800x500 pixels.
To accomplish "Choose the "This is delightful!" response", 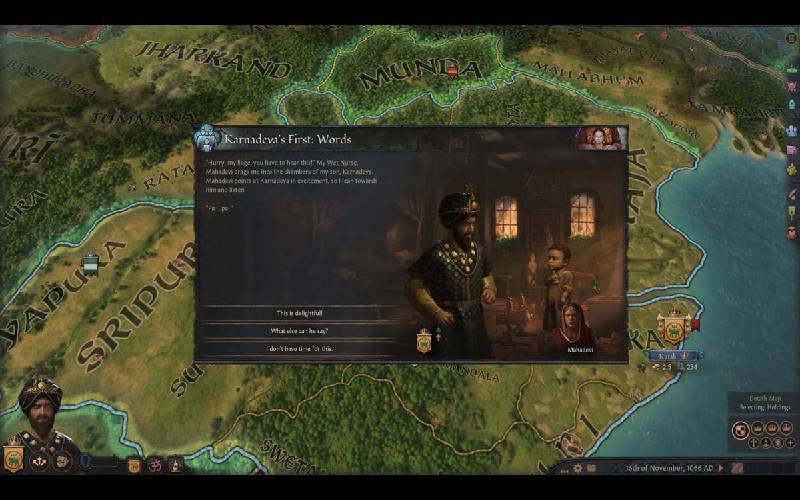I will pos(297,312).
